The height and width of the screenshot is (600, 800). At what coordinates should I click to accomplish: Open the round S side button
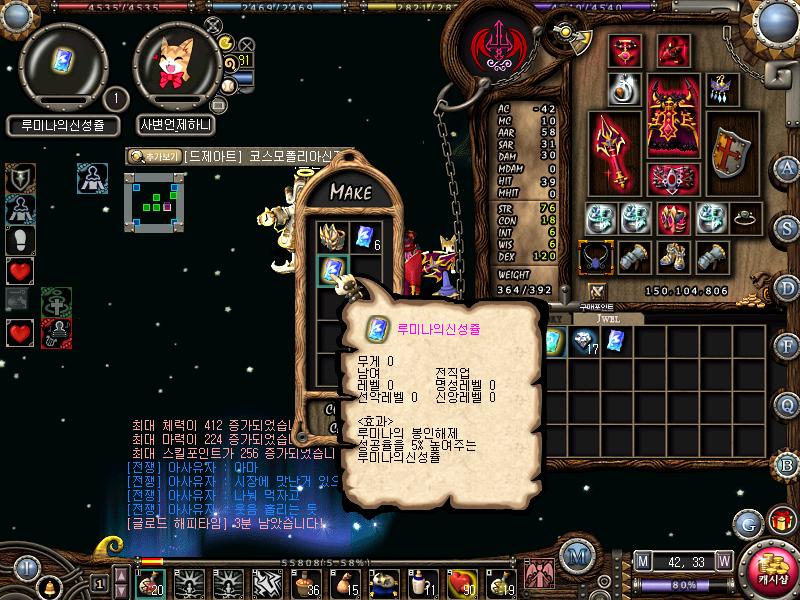coord(787,226)
